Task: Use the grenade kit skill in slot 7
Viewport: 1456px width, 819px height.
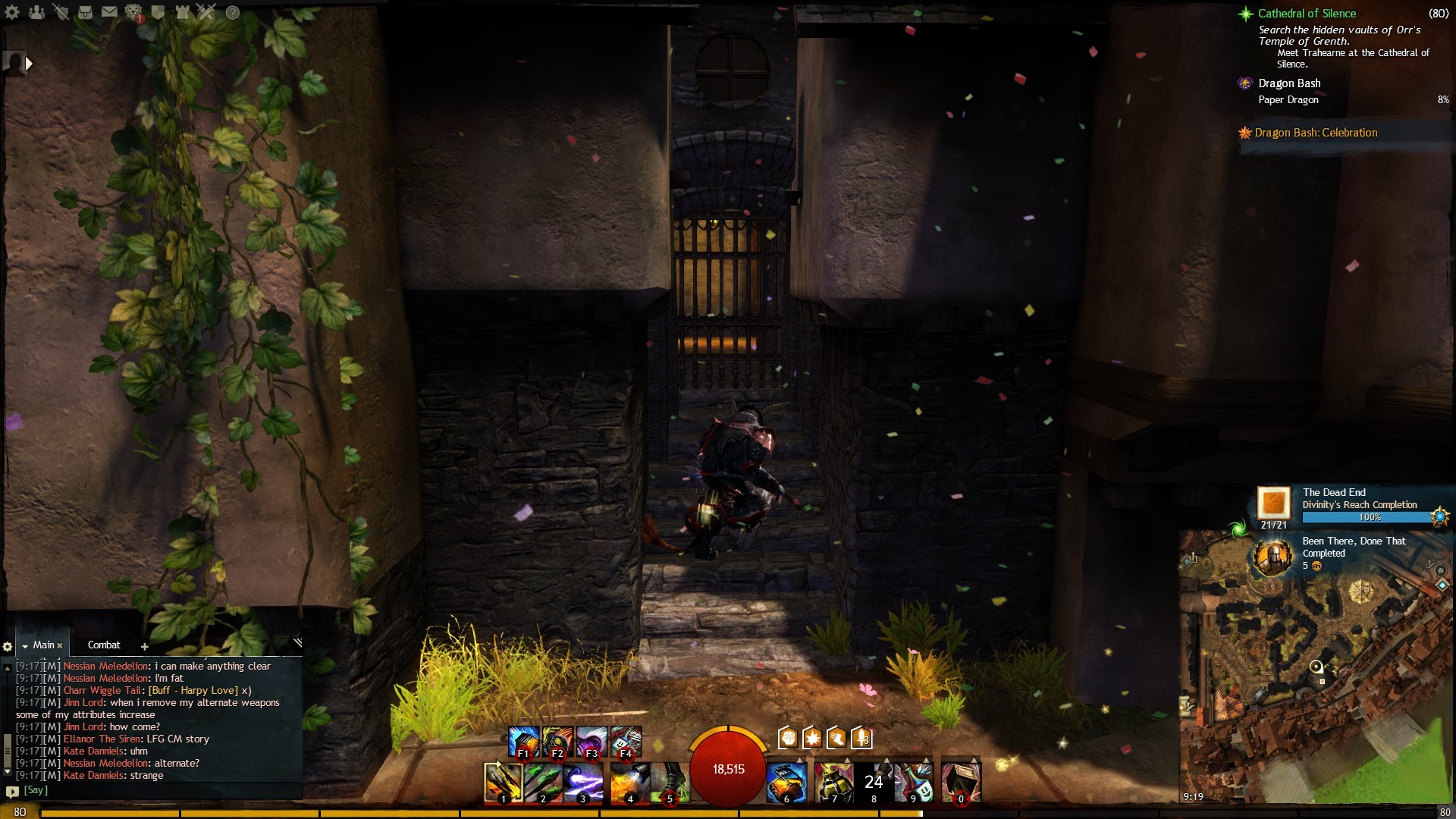Action: 834,783
